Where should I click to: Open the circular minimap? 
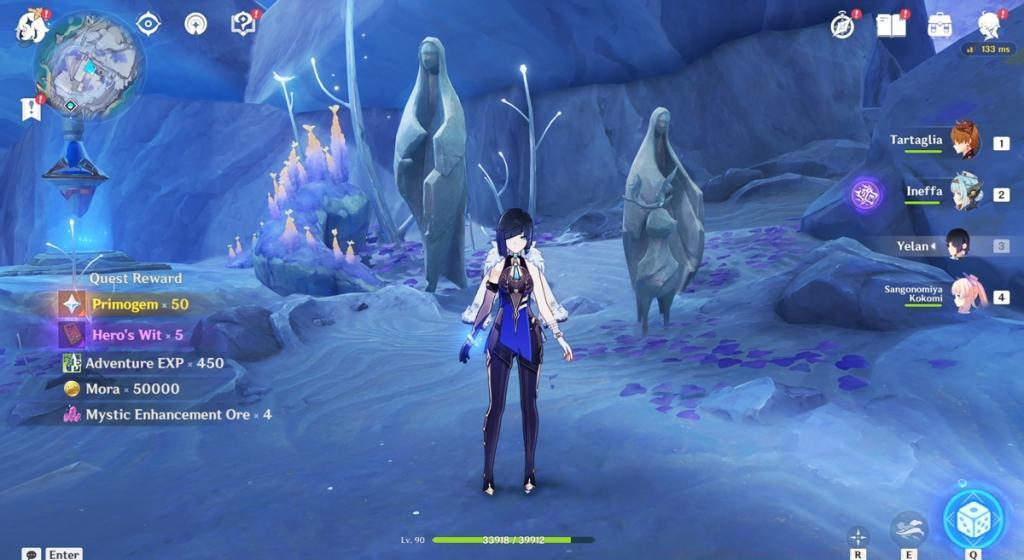tap(89, 67)
